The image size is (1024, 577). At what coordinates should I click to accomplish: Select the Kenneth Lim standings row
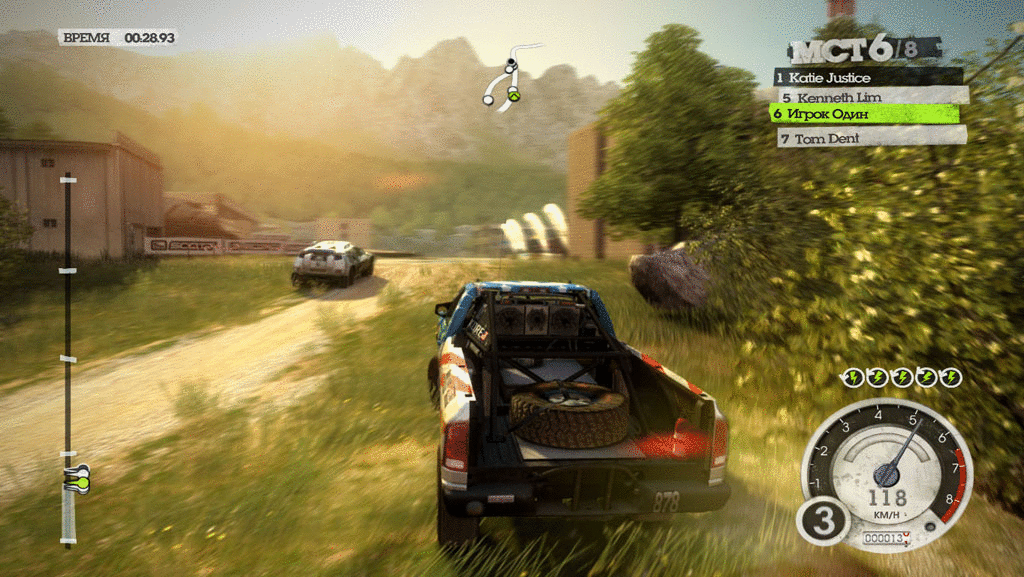[872, 96]
